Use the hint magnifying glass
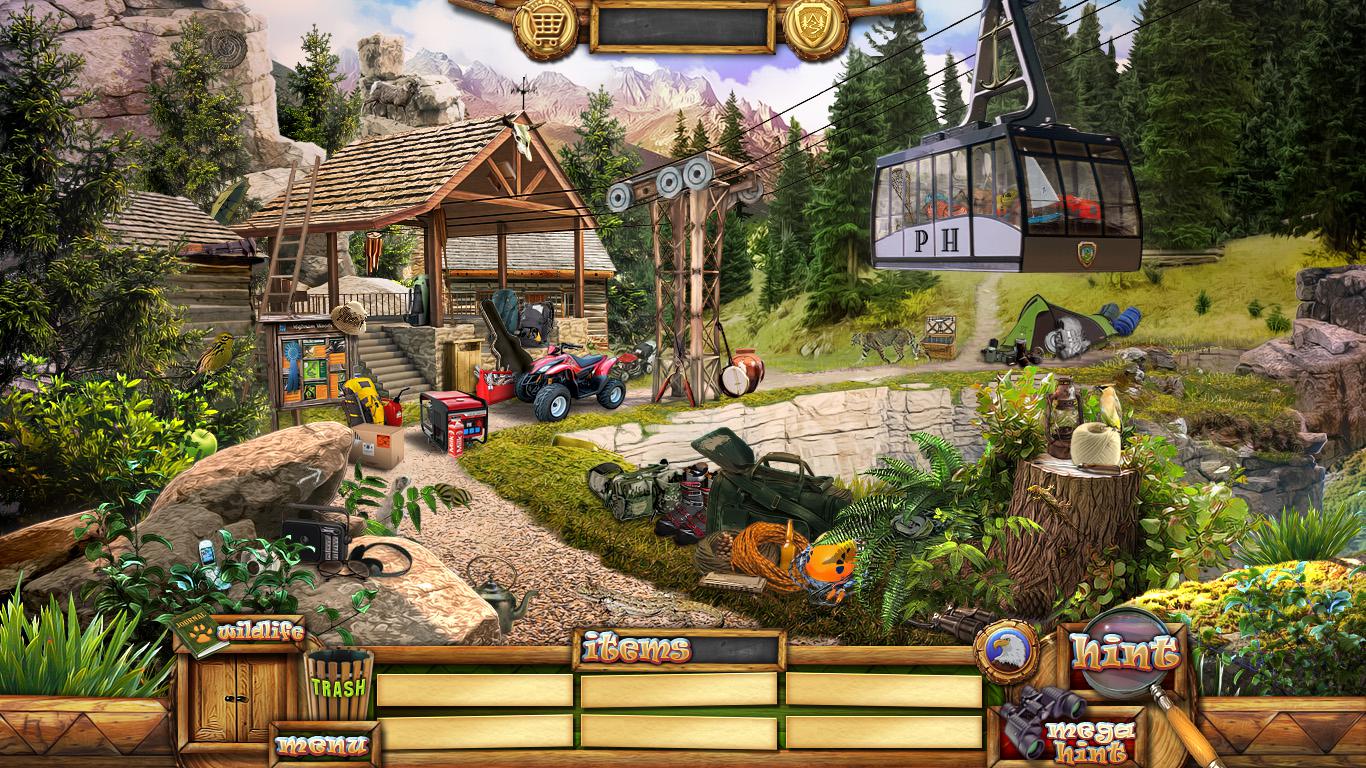The width and height of the screenshot is (1366, 768). 1125,654
